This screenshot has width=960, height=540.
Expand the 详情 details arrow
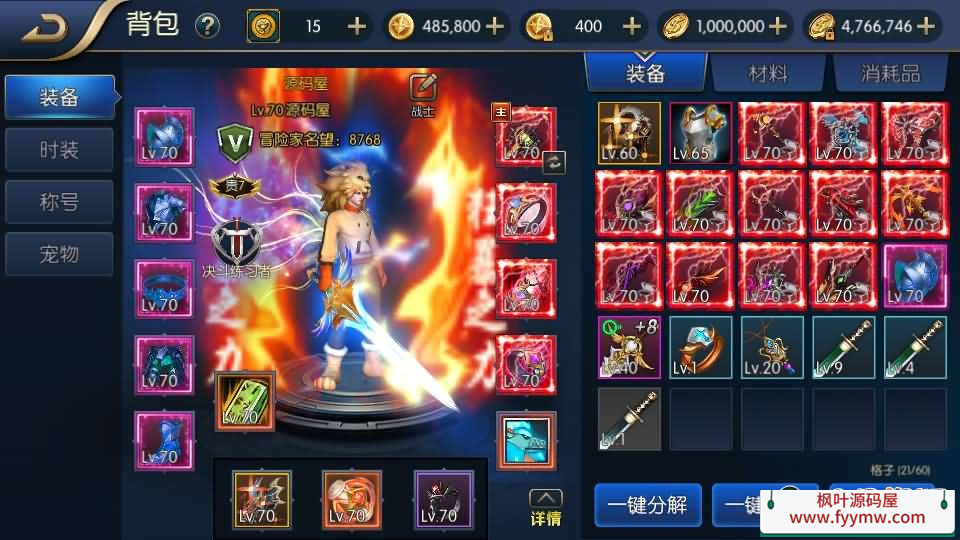pyautogui.click(x=545, y=507)
